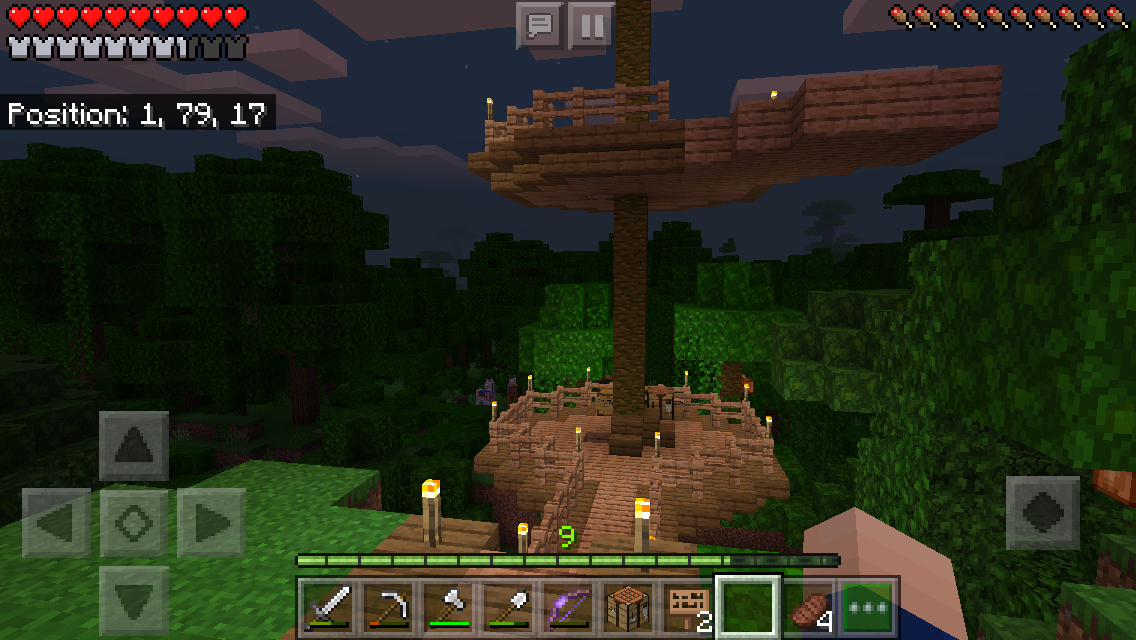
Task: Tap the move left arrow
Action: [56, 522]
